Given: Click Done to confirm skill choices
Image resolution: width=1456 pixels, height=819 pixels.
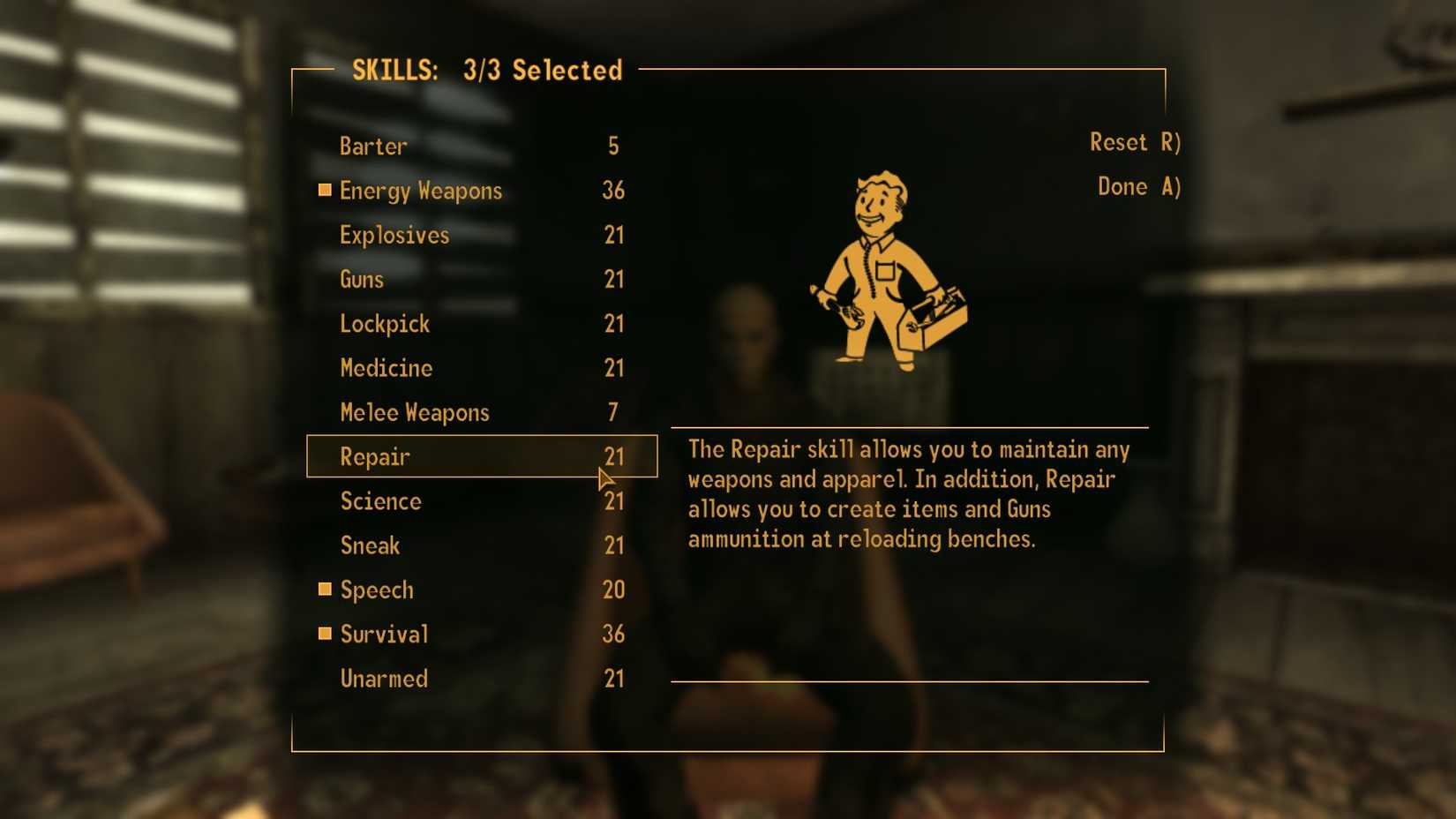Looking at the screenshot, I should point(1138,187).
